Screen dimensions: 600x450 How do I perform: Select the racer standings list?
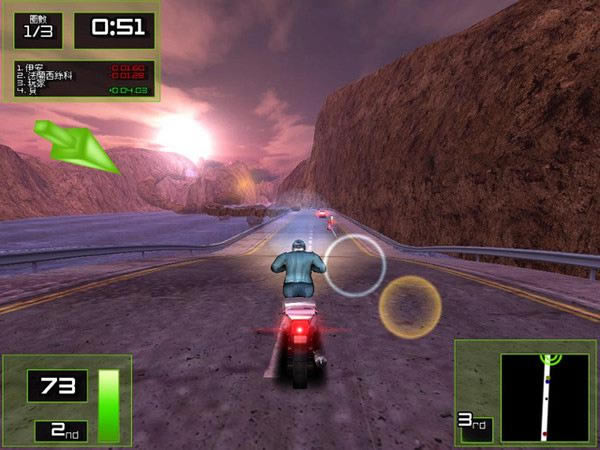coord(84,79)
